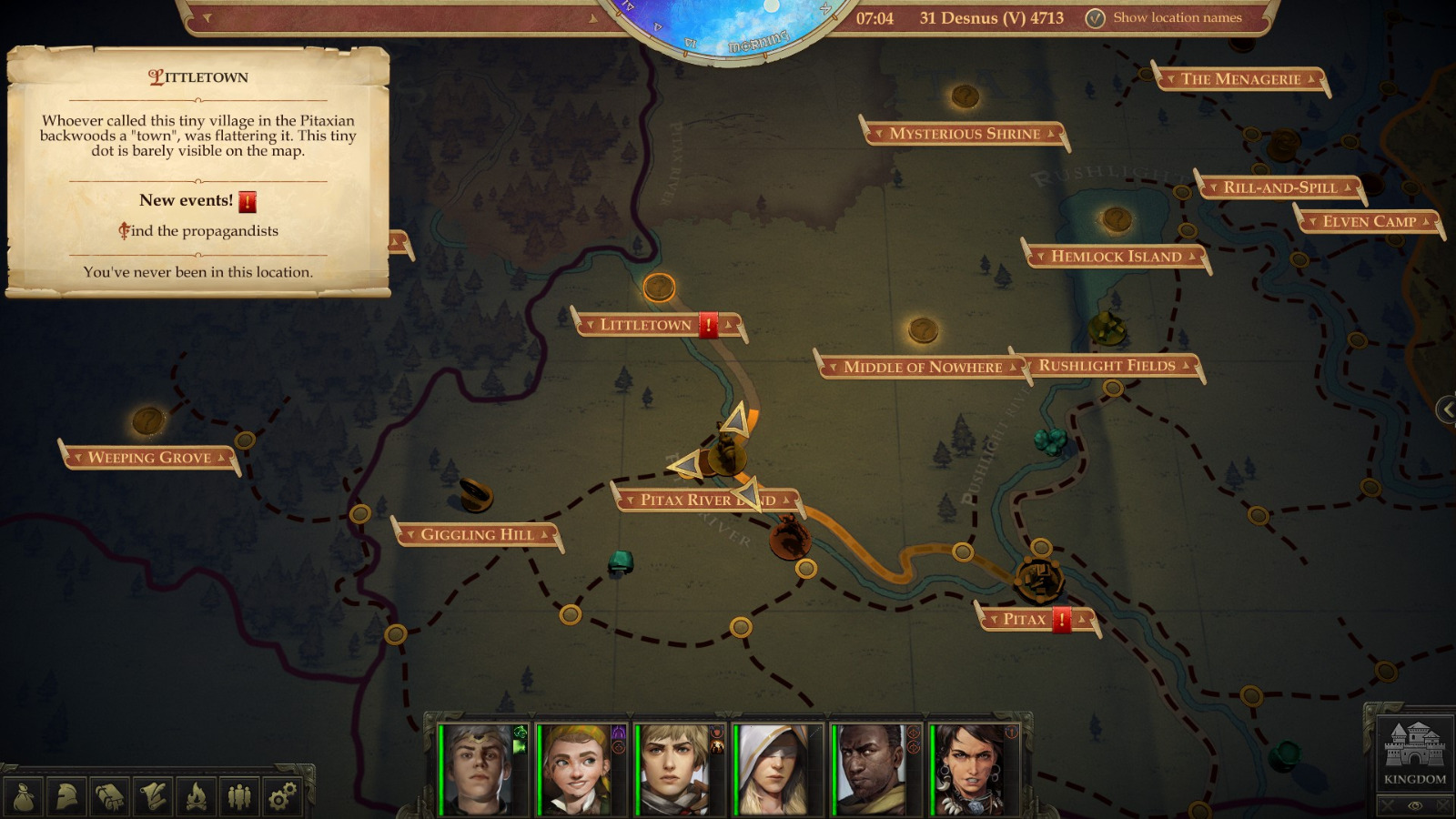This screenshot has height=819, width=1456.
Task: Open the inventory bag icon
Action: (24, 796)
